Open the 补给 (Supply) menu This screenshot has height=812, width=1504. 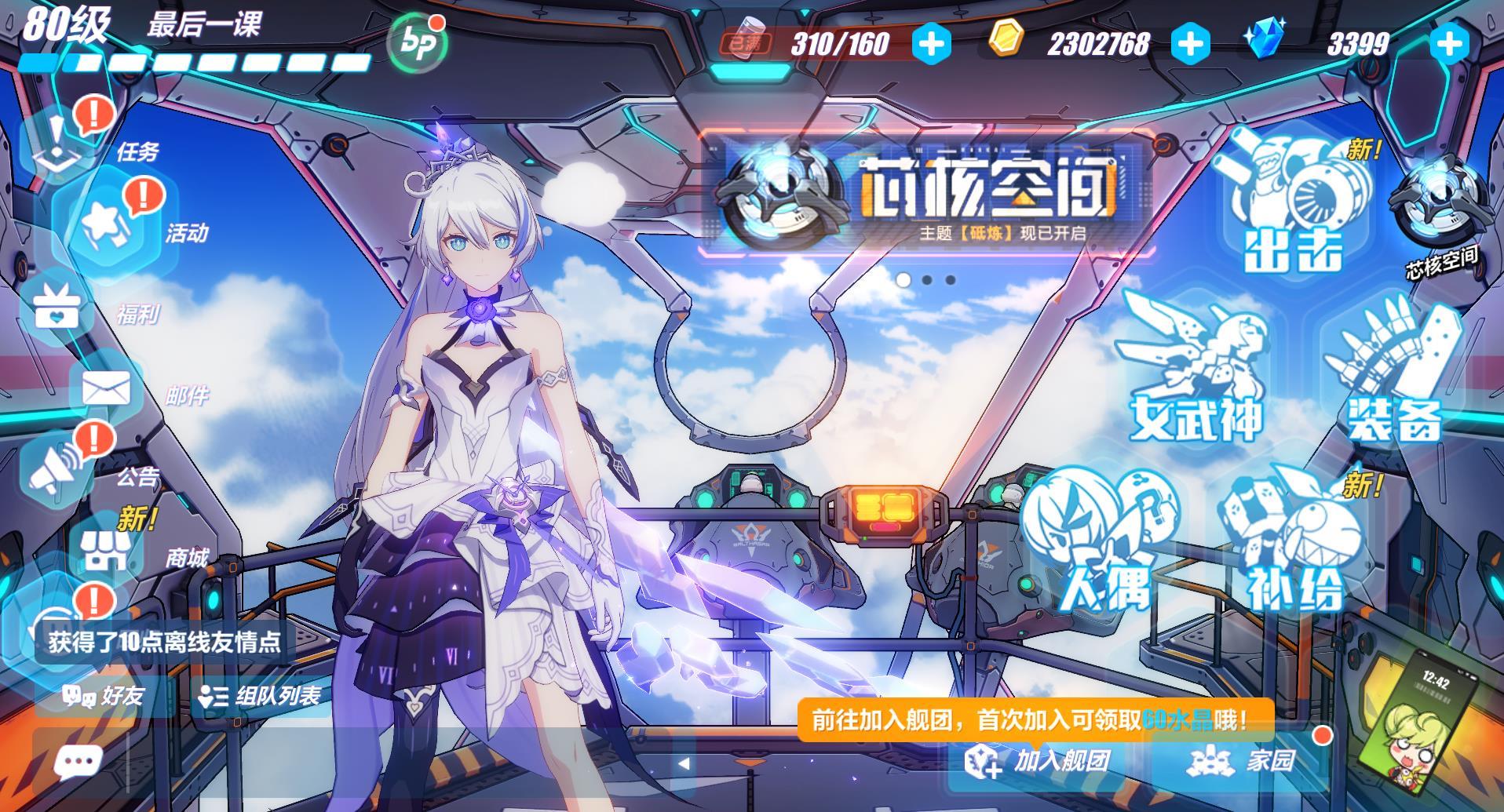pos(1295,545)
